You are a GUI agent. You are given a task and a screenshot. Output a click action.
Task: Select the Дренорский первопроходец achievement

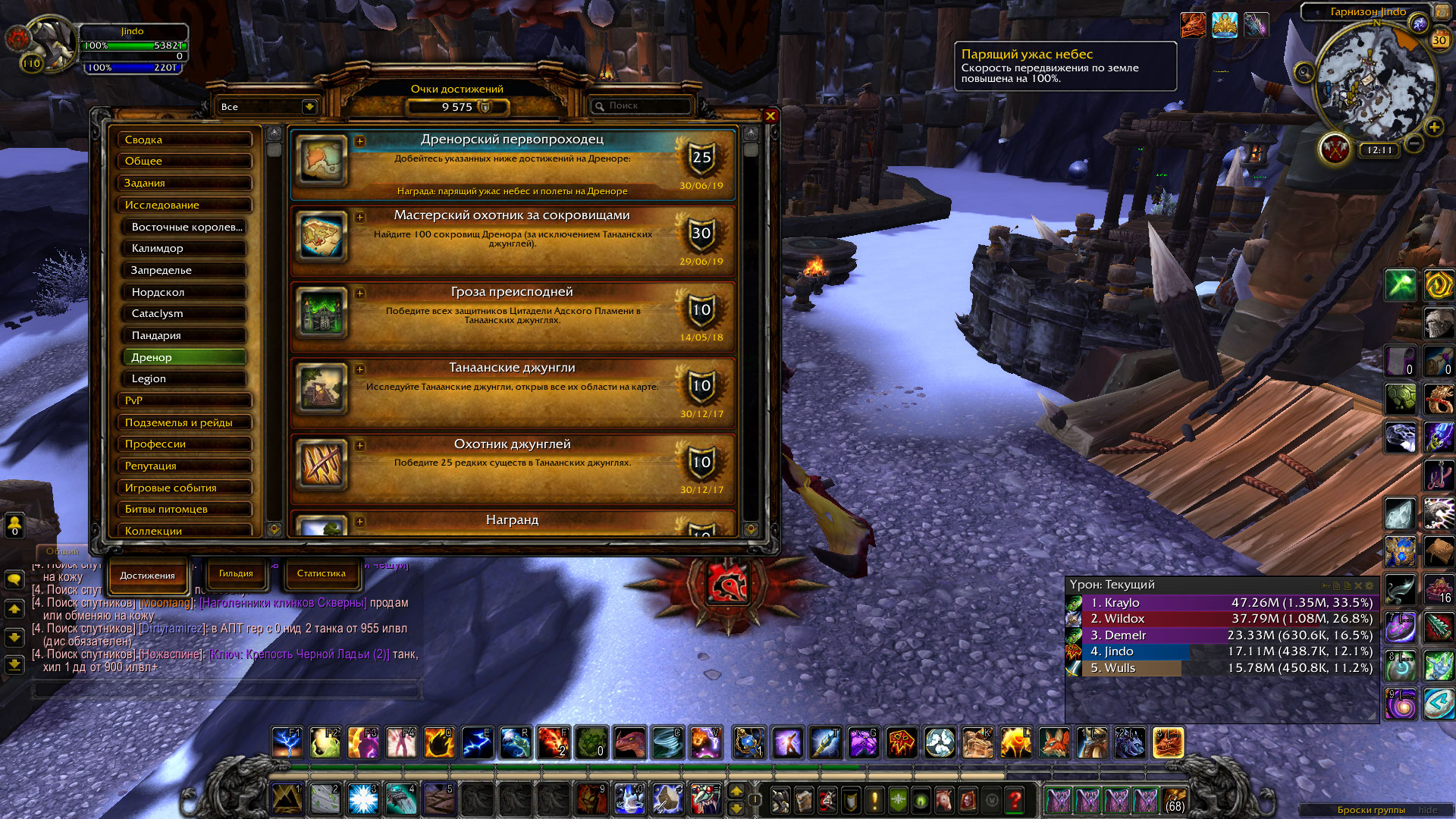[513, 164]
